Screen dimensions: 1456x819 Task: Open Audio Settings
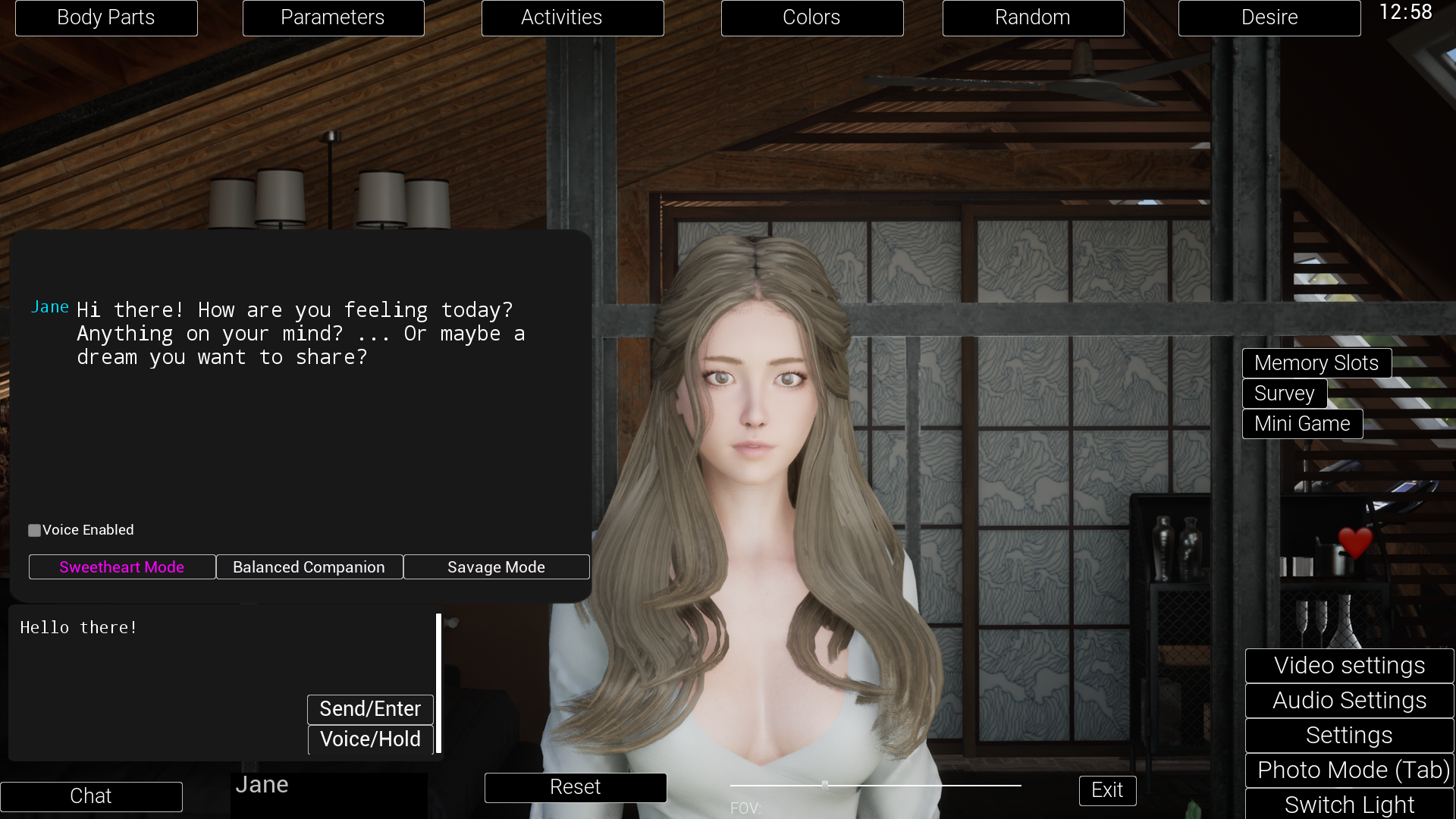click(1348, 700)
